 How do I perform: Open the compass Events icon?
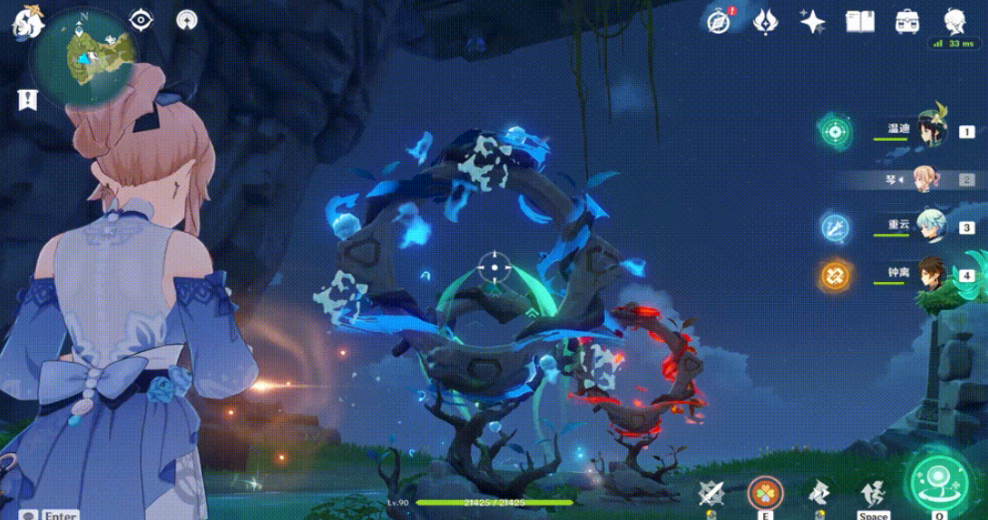717,21
